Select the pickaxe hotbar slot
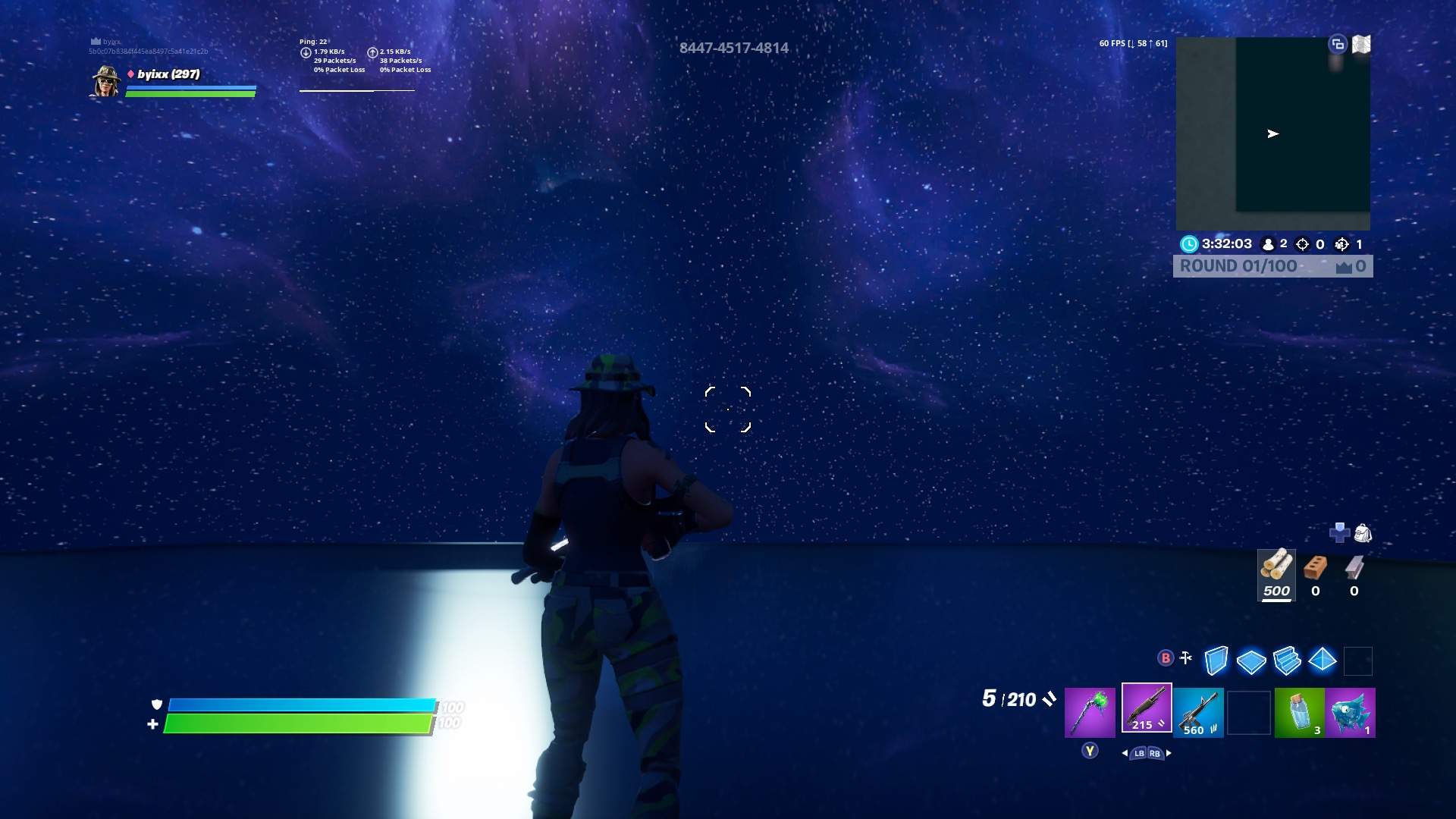Screen dimensions: 1456x819 (1090, 712)
